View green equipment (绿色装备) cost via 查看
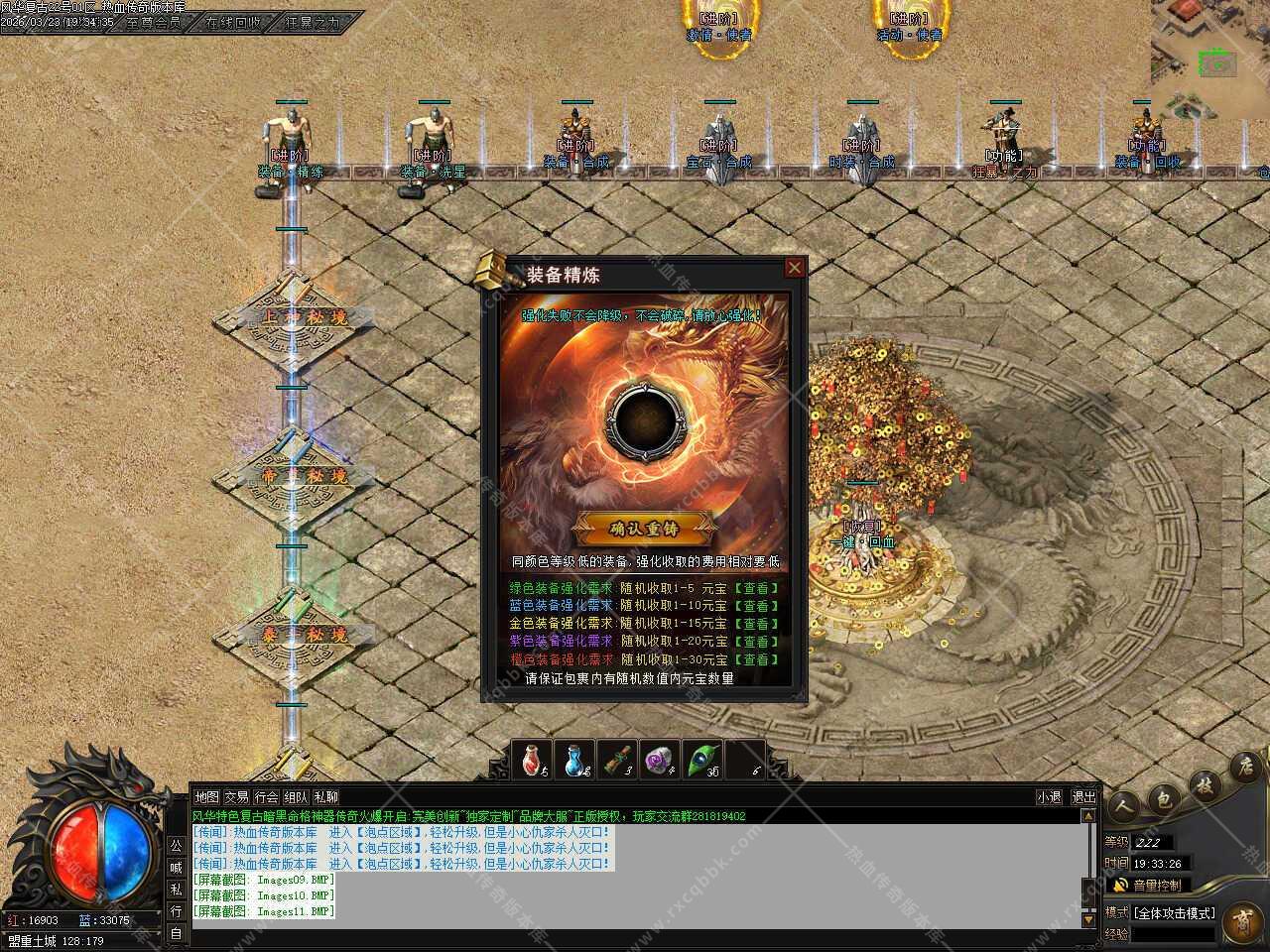Viewport: 1270px width, 952px height. (755, 588)
